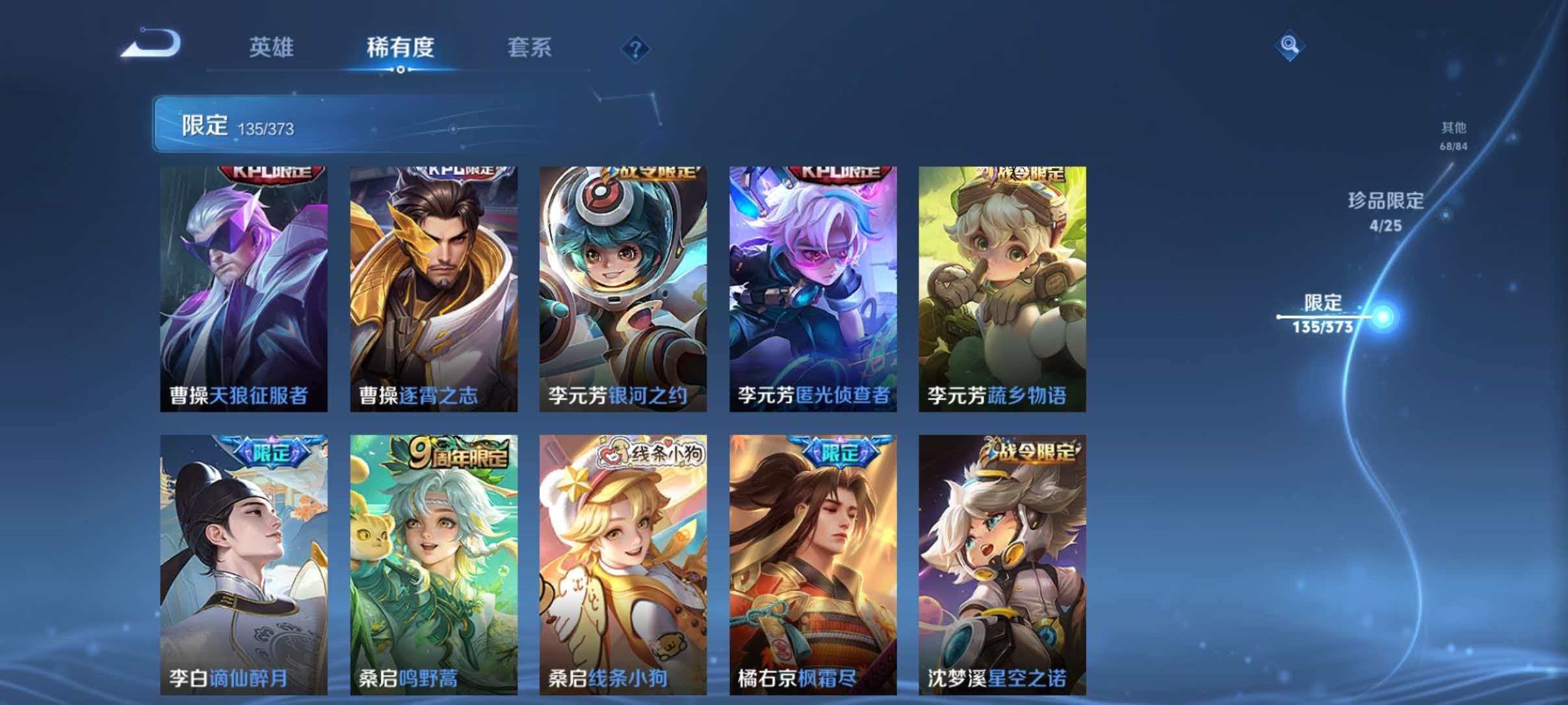Switch to the 套系 tab

tap(530, 48)
